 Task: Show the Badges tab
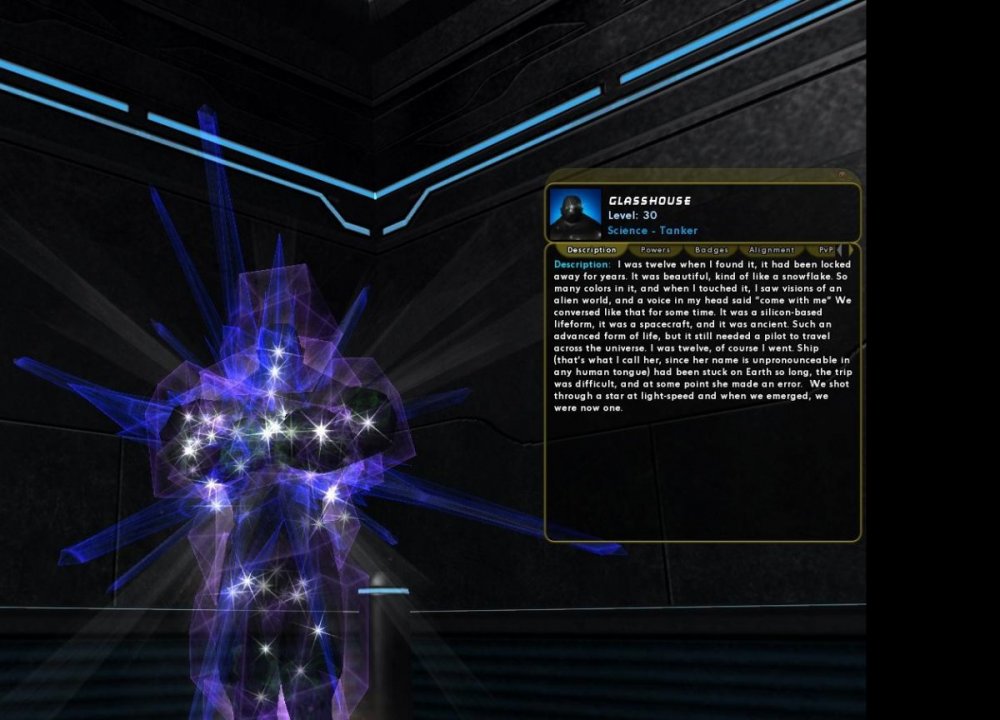coord(711,250)
